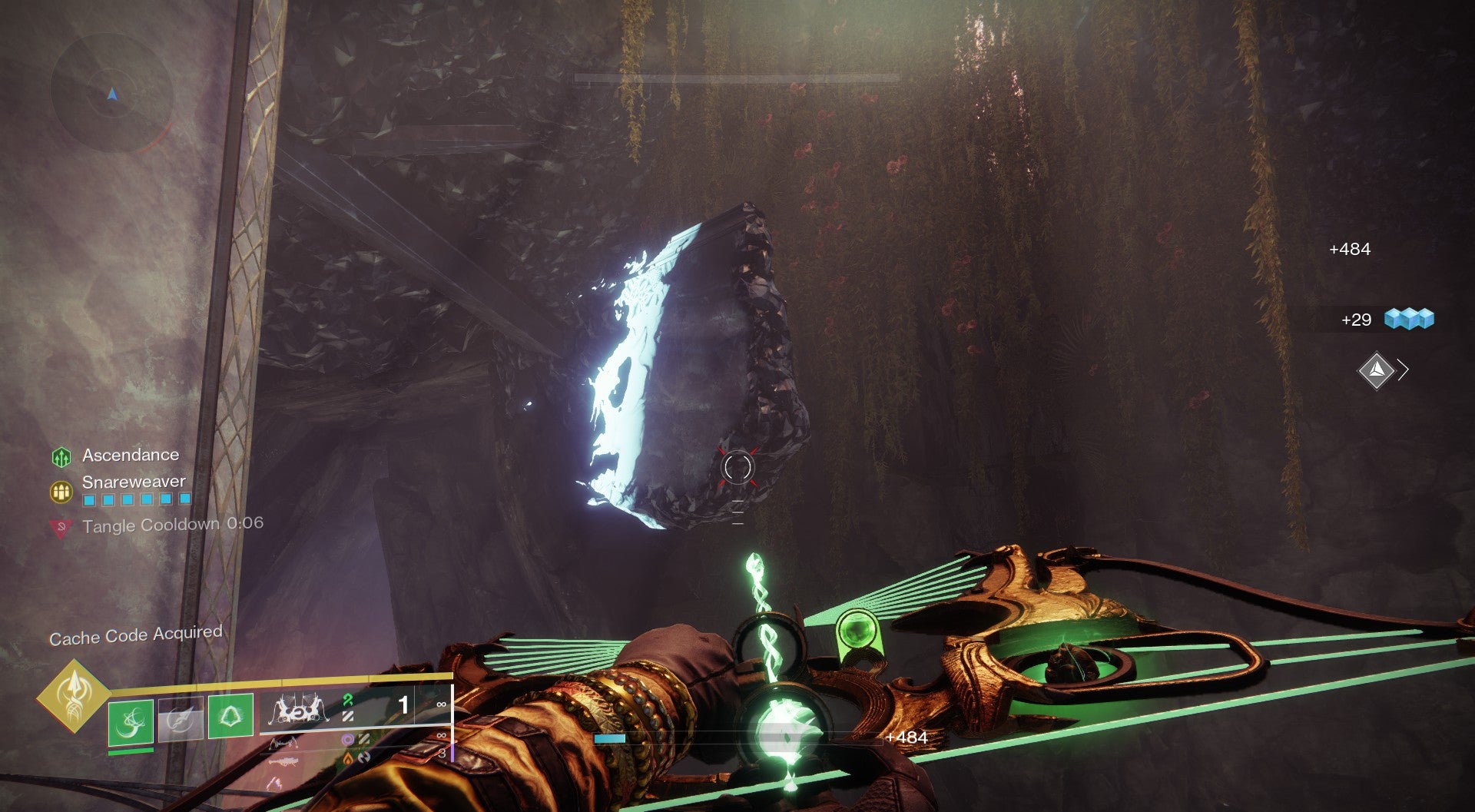The height and width of the screenshot is (812, 1475).
Task: Click the blue glimmer cubes icon
Action: [x=1409, y=319]
